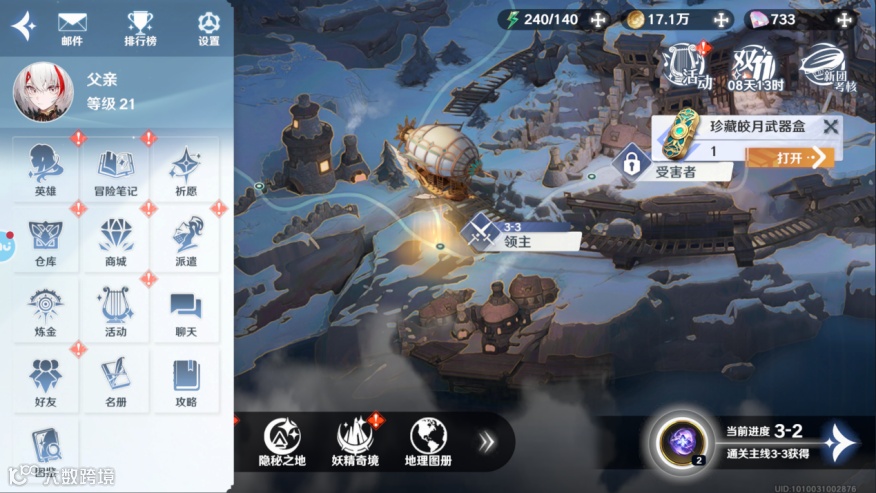Open the 攻略 guide book

tap(186, 381)
